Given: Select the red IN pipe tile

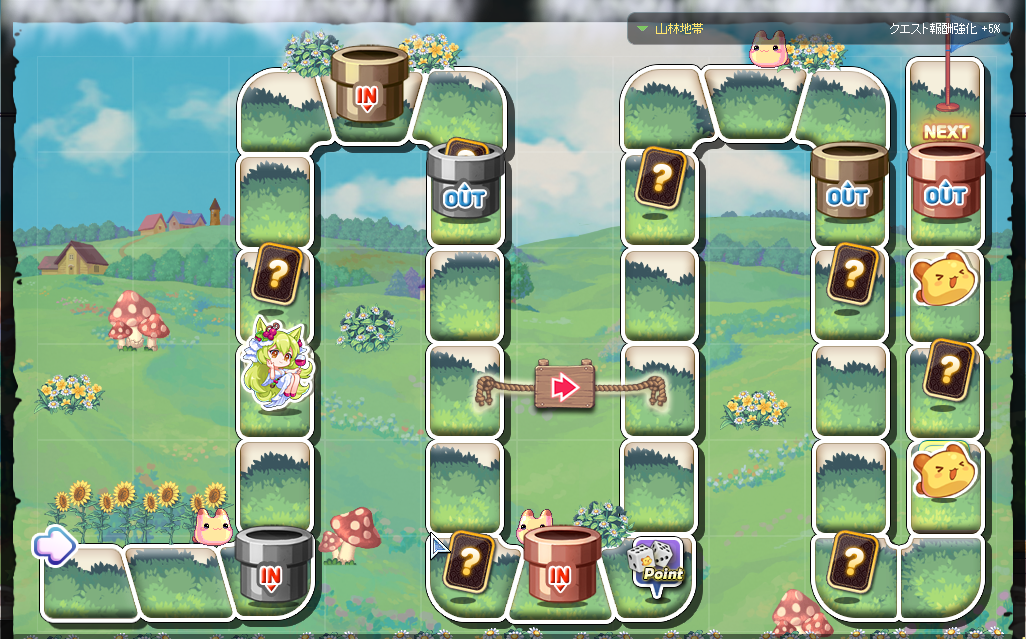Looking at the screenshot, I should point(560,566).
